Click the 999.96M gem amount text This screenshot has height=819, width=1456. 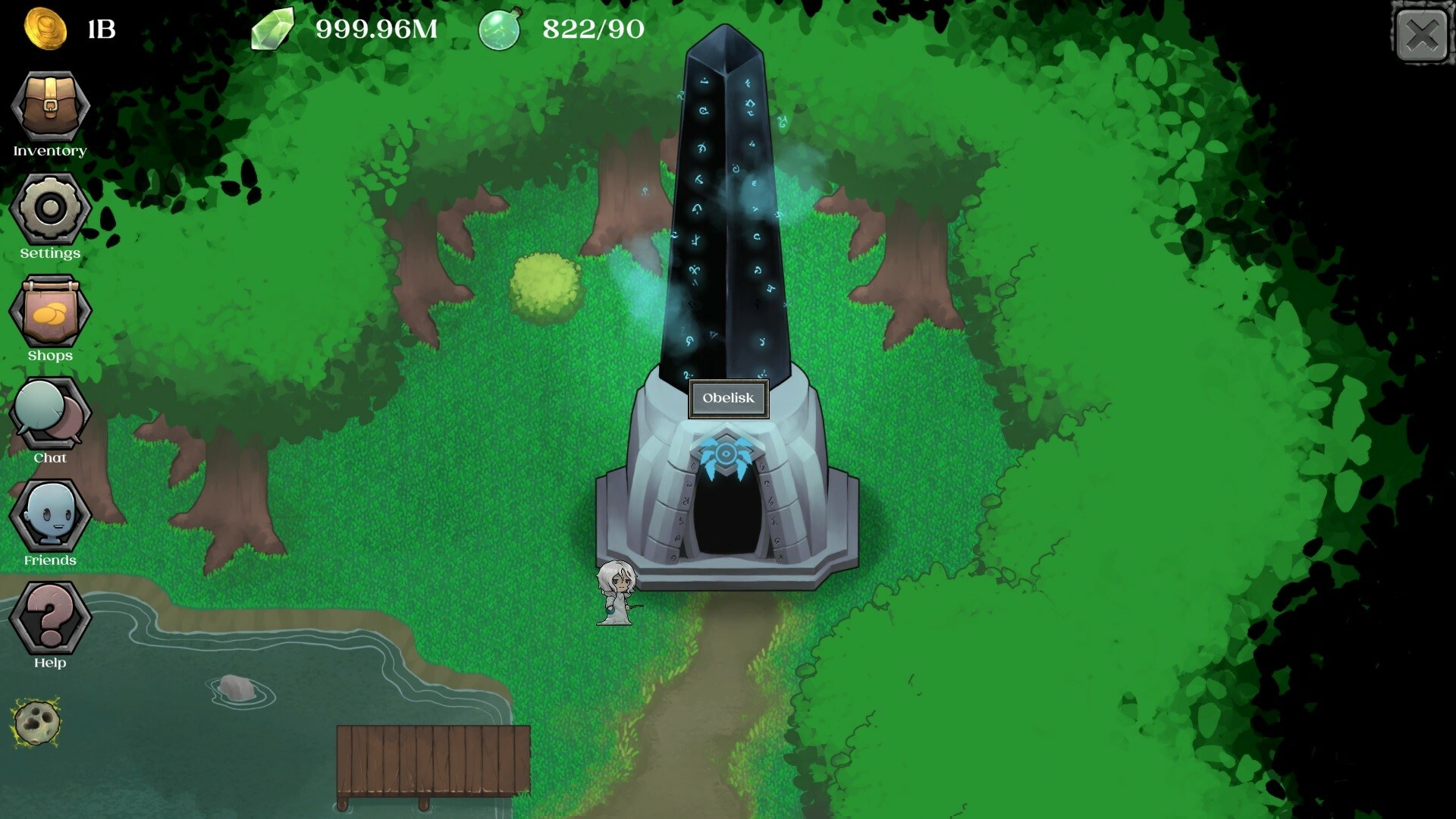pyautogui.click(x=377, y=30)
